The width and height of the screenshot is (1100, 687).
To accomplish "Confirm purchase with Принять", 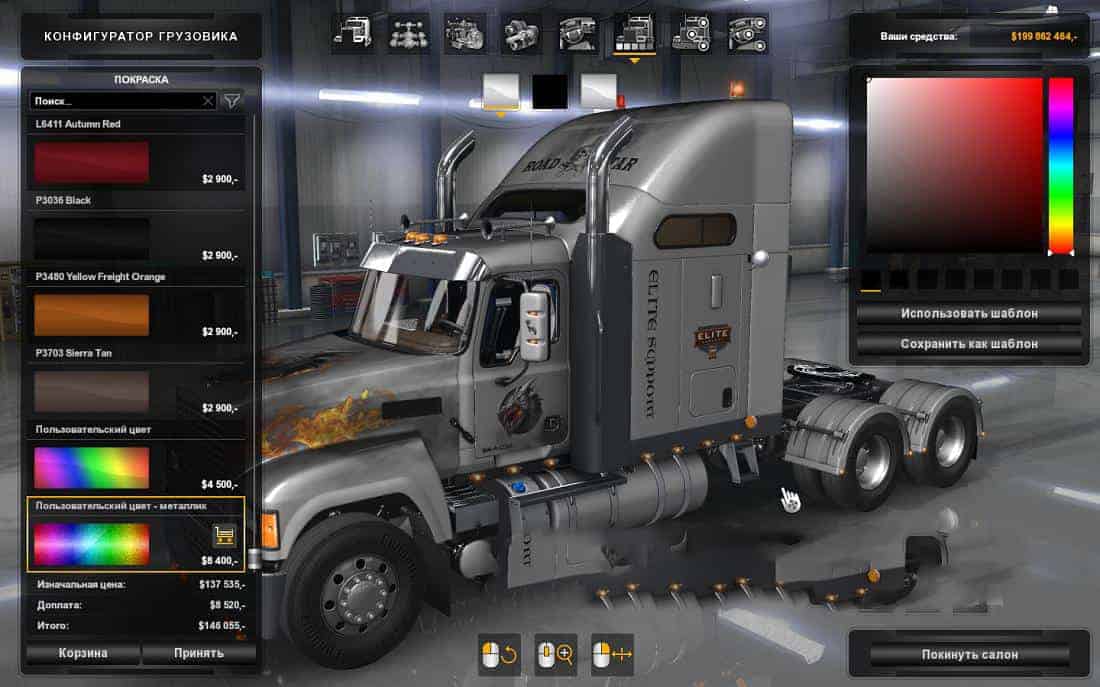I will tap(197, 653).
